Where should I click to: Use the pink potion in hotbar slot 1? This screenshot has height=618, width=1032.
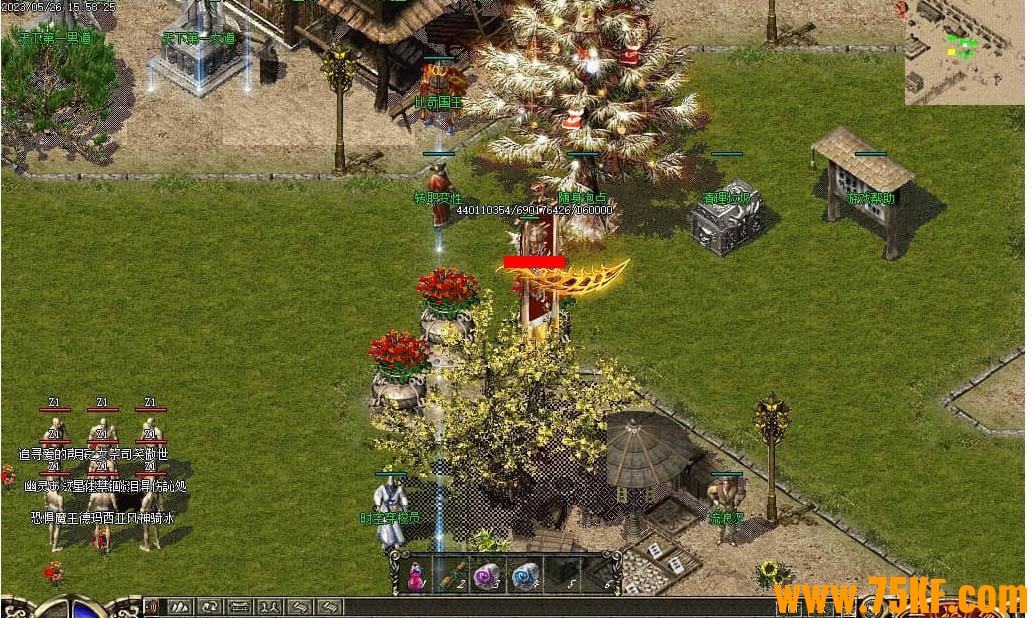[x=414, y=576]
